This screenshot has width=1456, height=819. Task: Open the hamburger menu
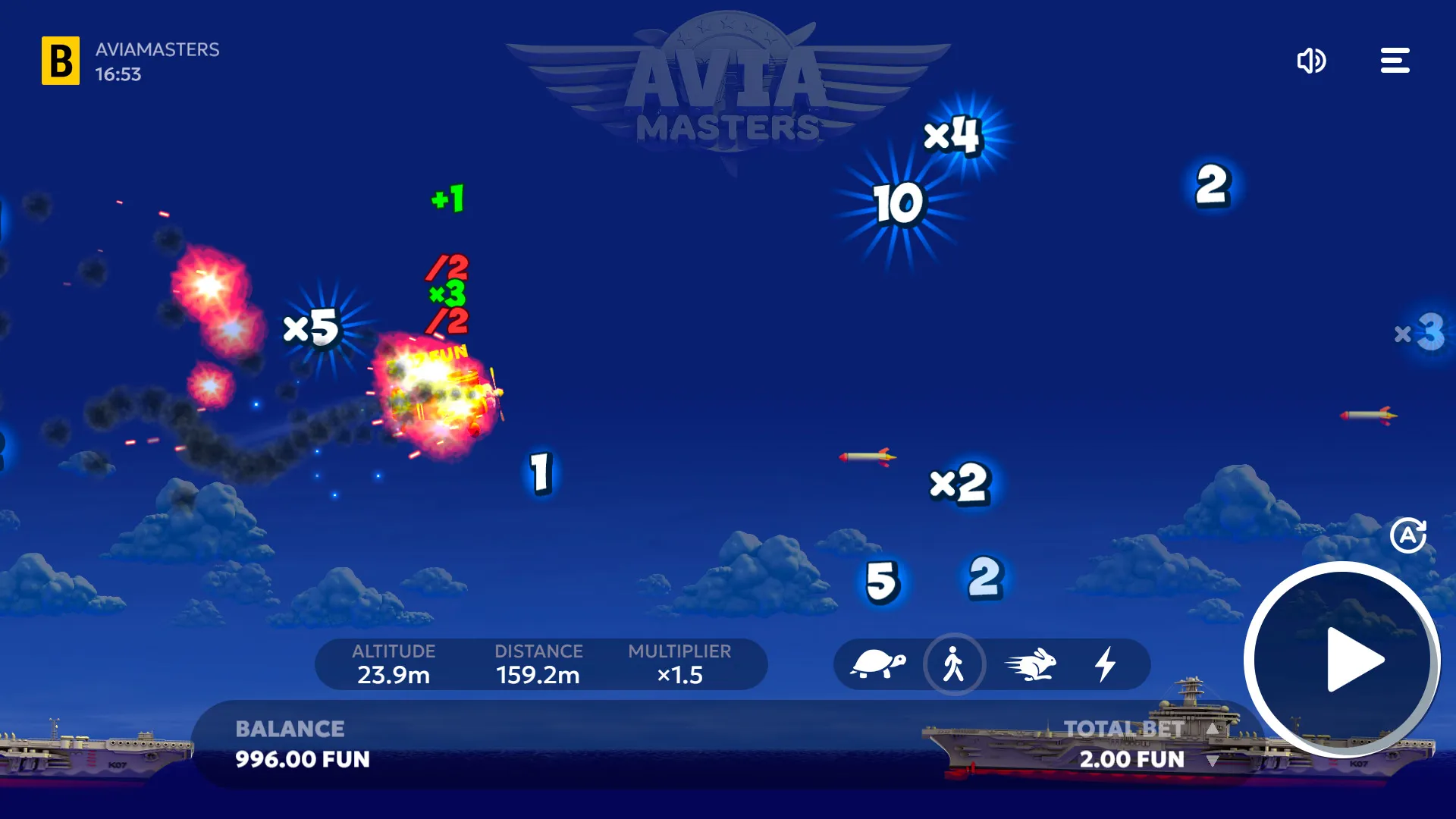coord(1395,61)
